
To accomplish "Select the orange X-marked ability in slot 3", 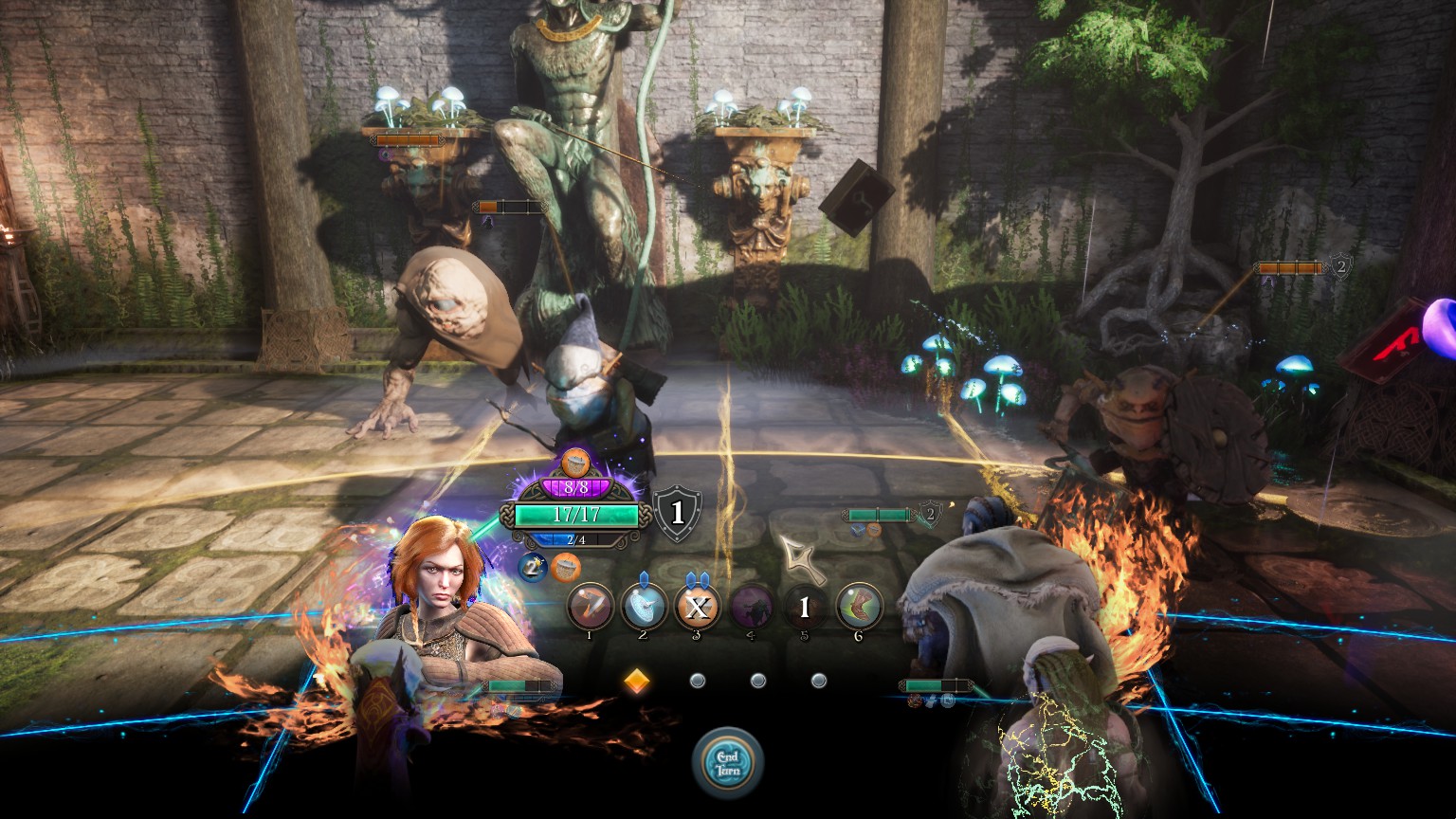I will pos(697,607).
